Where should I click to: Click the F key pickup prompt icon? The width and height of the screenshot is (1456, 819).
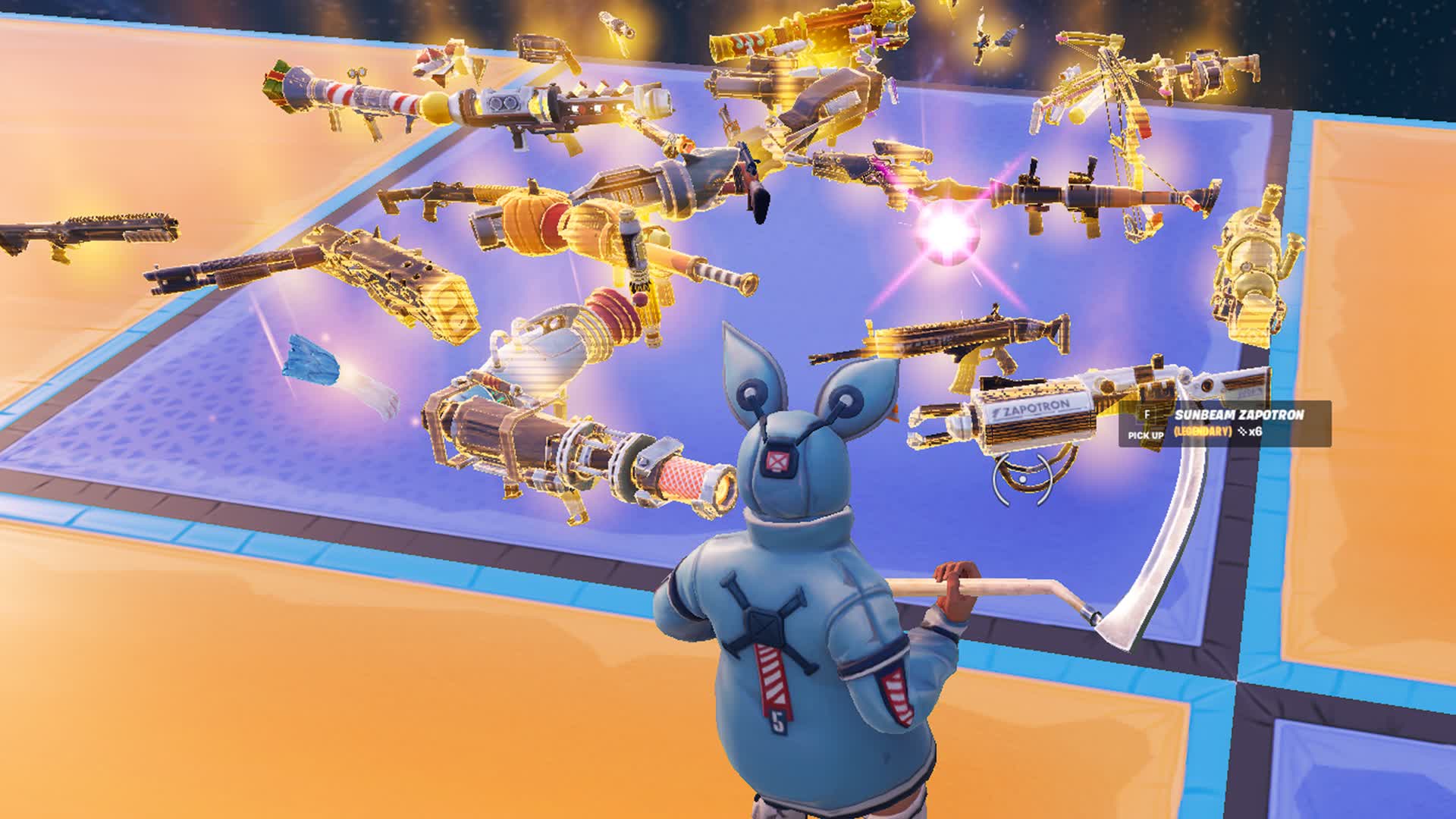tap(1147, 413)
